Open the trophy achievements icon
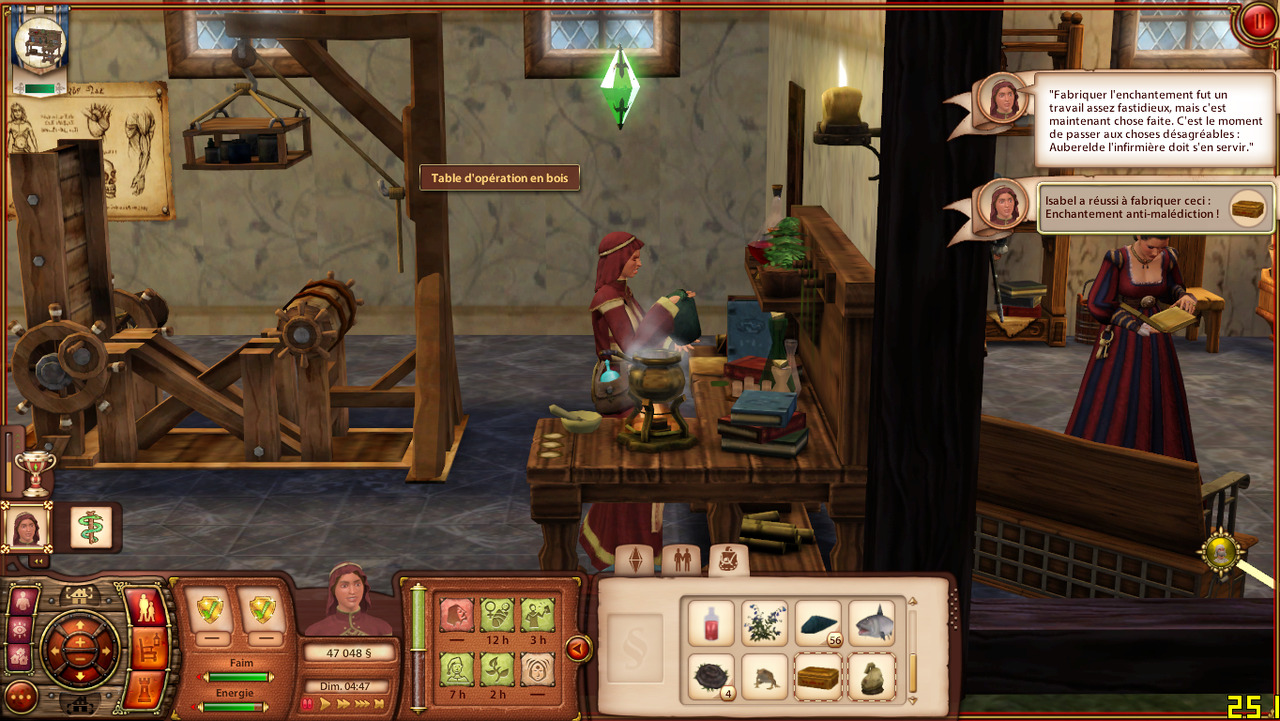This screenshot has height=721, width=1280. click(x=35, y=474)
